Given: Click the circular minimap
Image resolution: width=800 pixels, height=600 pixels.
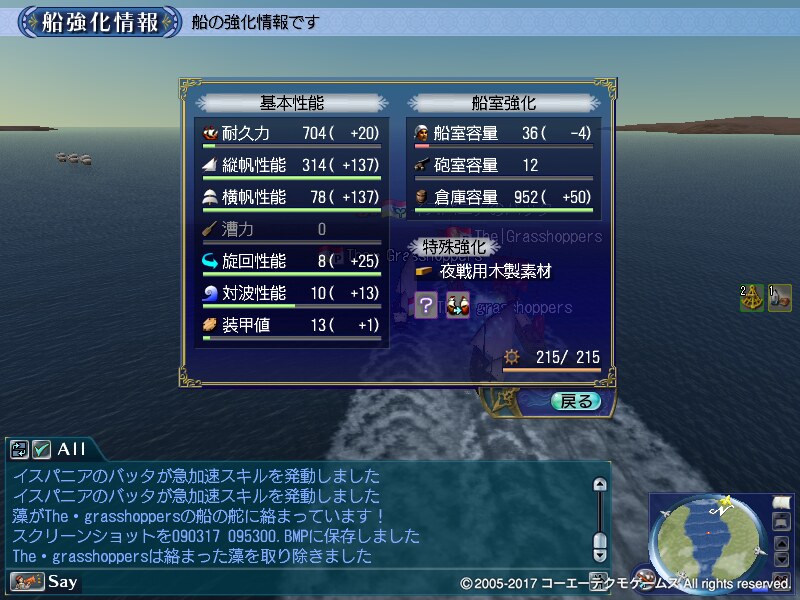Looking at the screenshot, I should tap(708, 539).
